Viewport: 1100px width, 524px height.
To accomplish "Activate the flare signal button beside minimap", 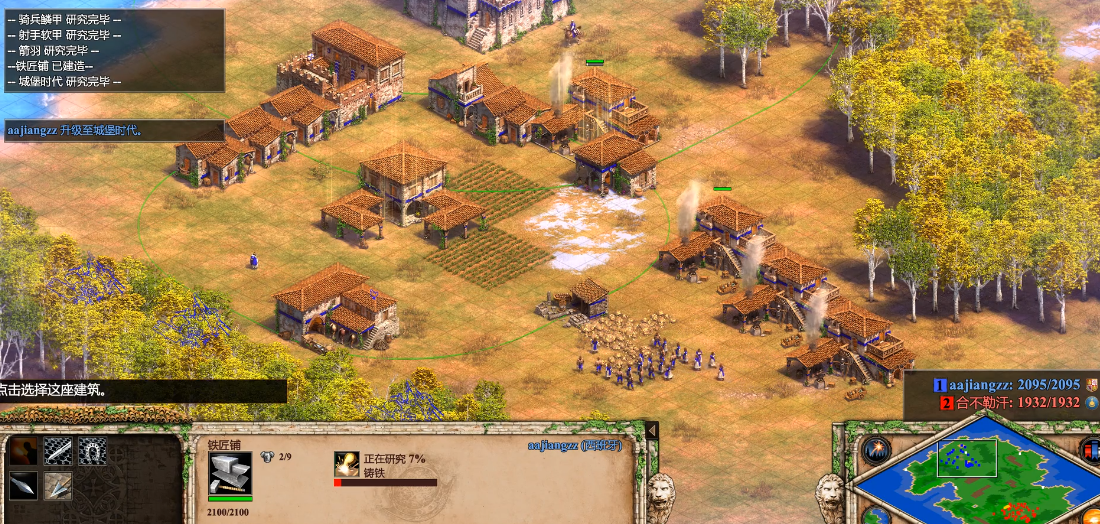I will pos(876,450).
